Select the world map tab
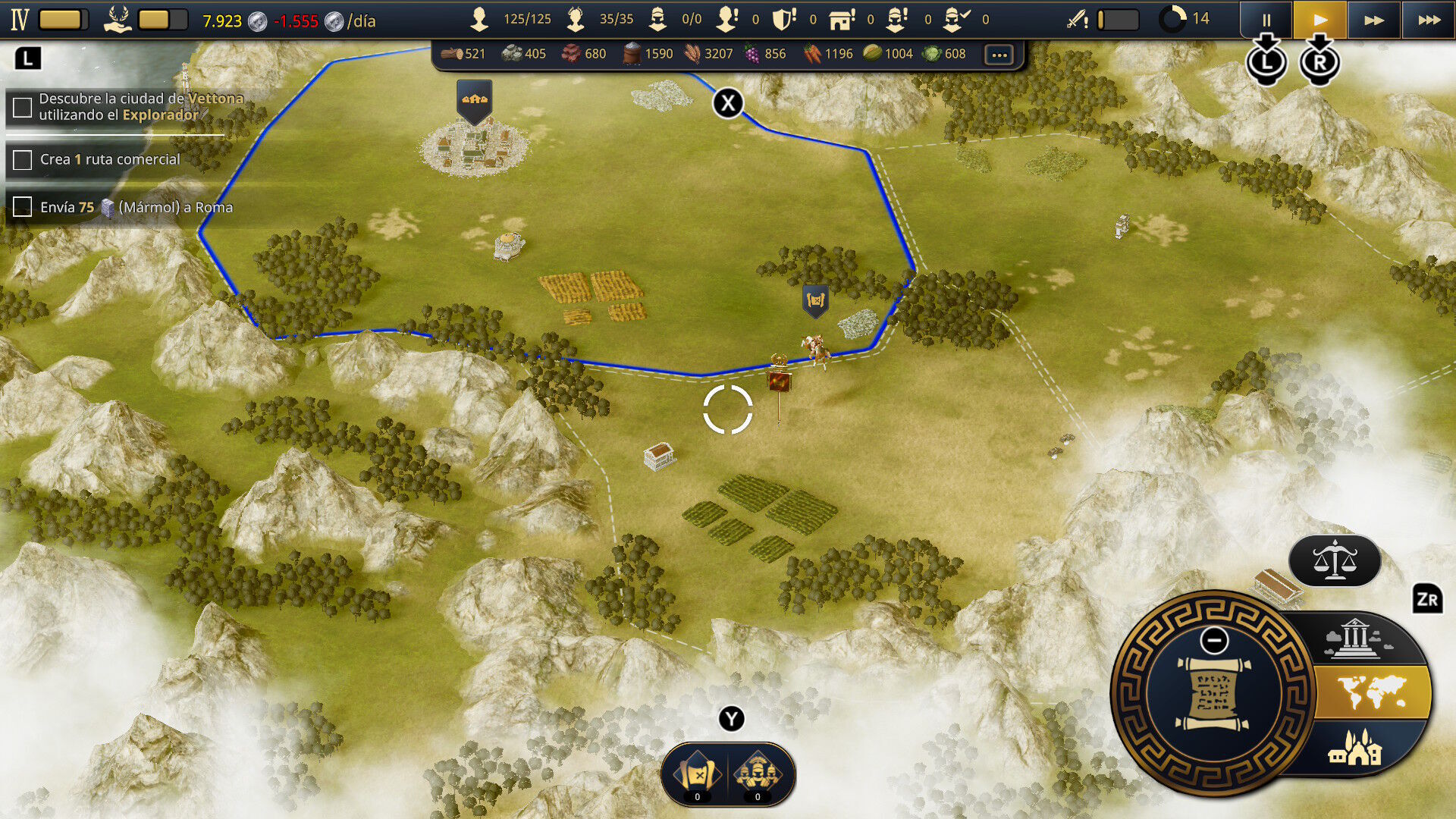 [x=1371, y=692]
